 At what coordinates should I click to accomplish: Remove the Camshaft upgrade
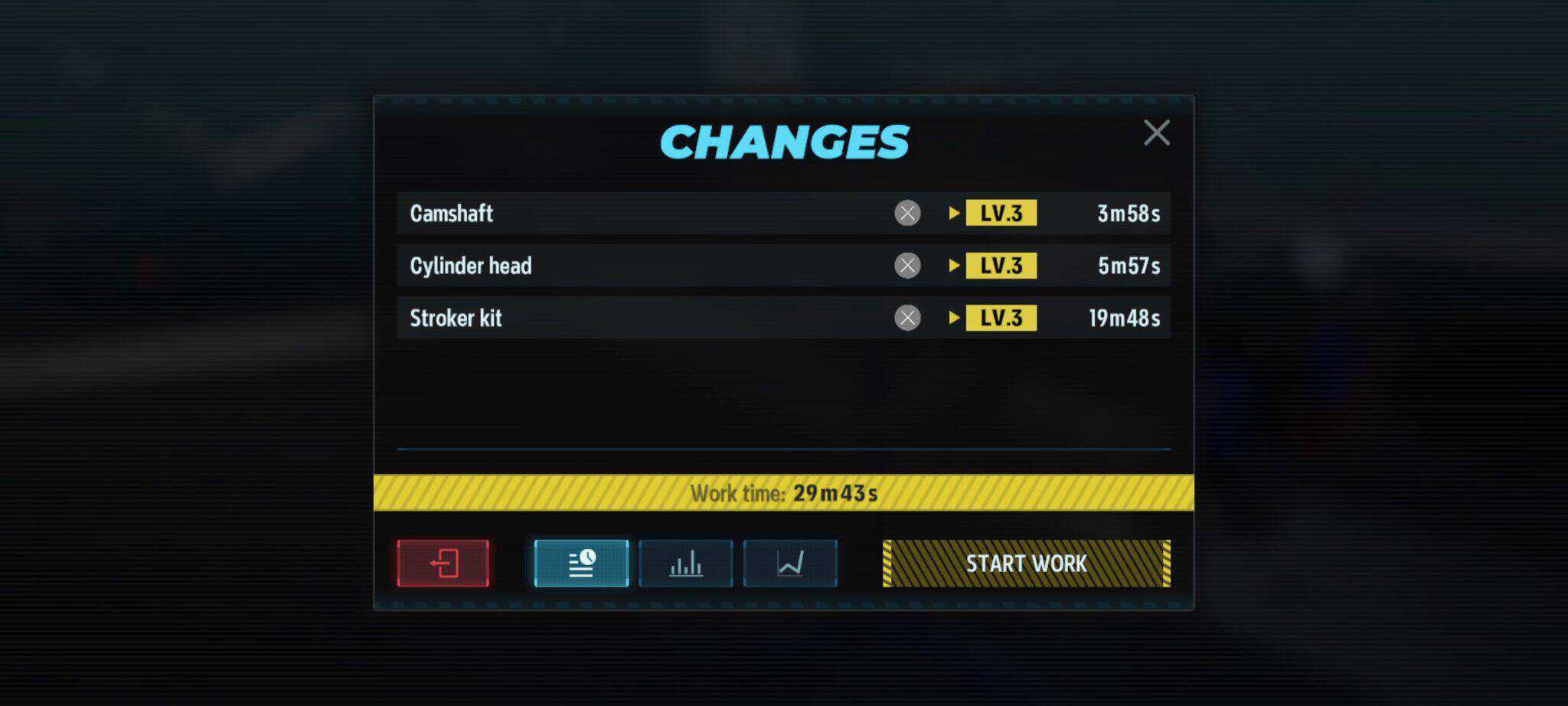click(x=907, y=213)
